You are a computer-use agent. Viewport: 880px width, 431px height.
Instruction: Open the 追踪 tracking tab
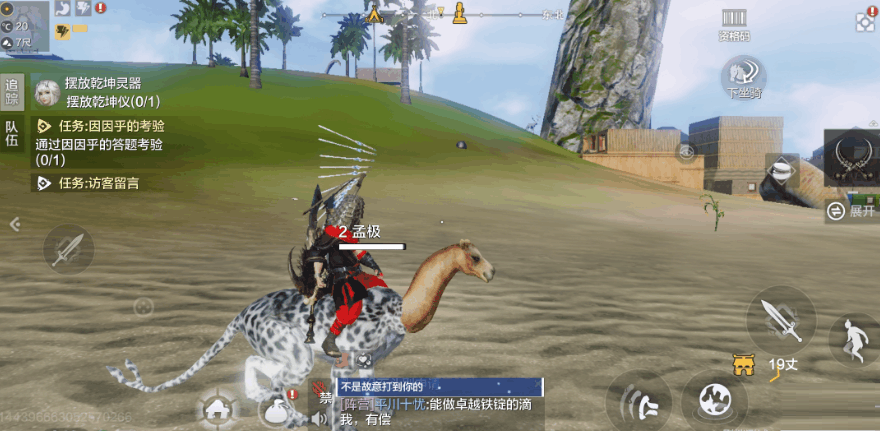tap(12, 91)
